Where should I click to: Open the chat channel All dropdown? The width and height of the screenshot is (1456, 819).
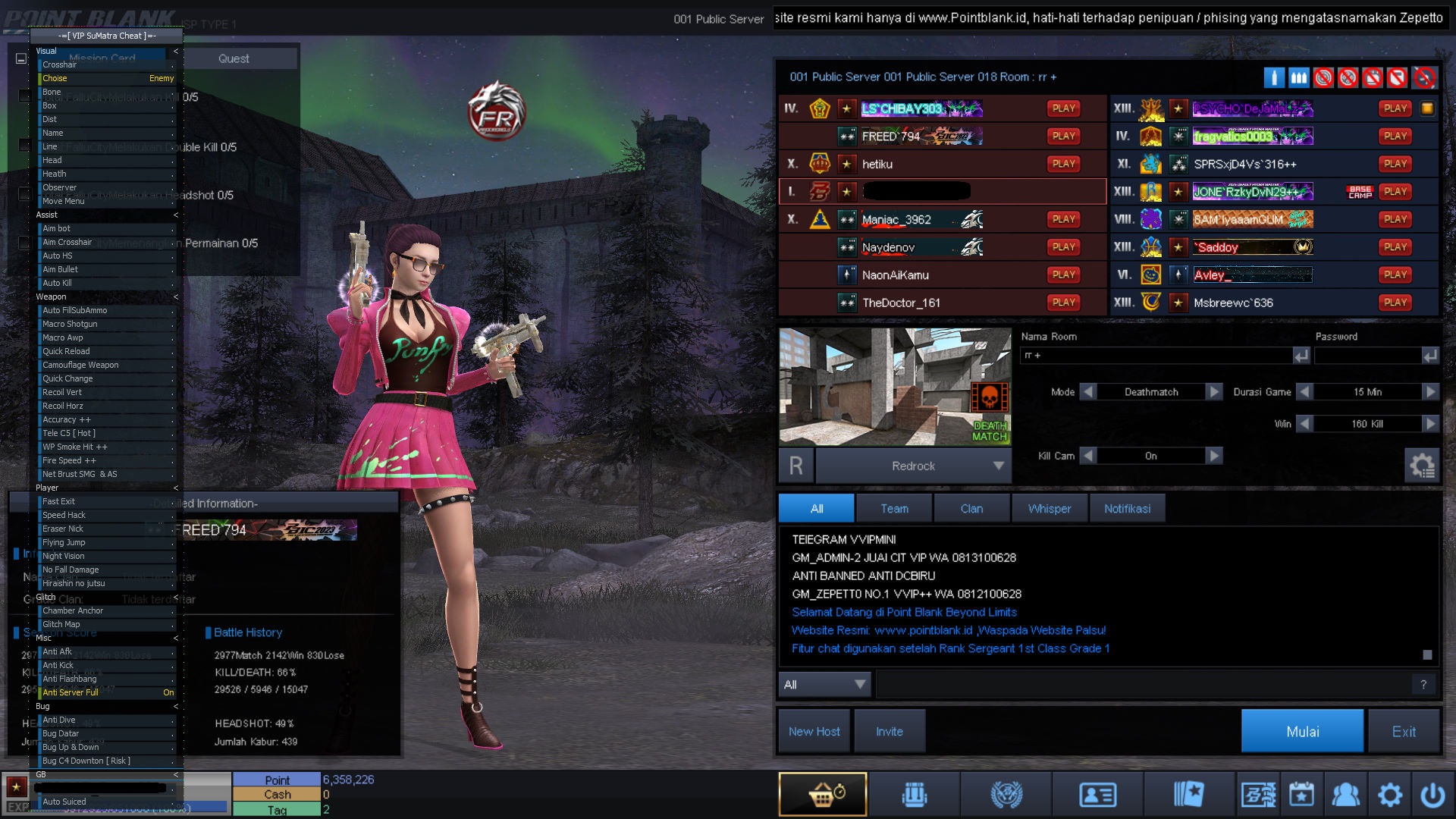(x=825, y=684)
